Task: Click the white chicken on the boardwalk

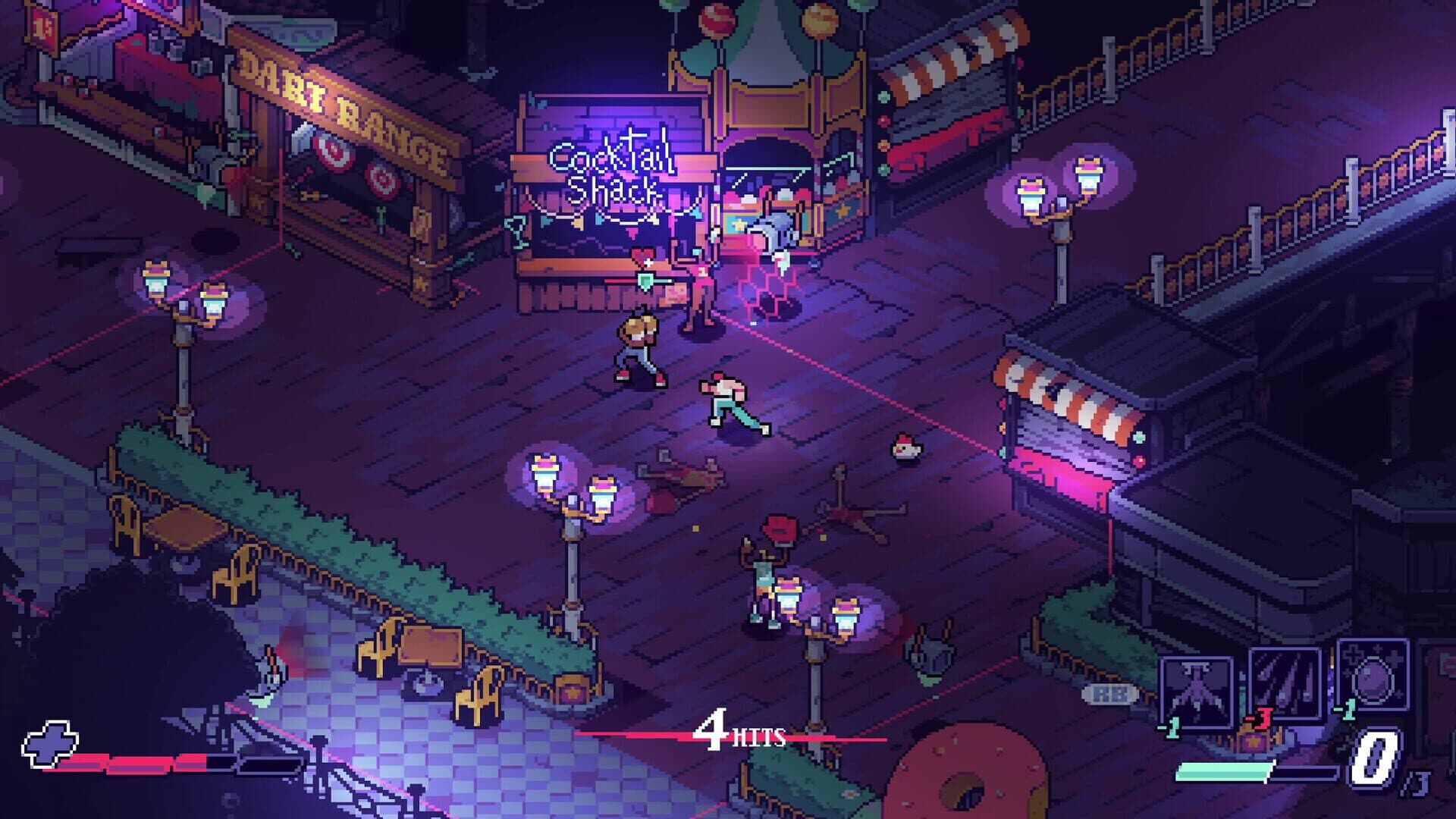Action: 904,449
